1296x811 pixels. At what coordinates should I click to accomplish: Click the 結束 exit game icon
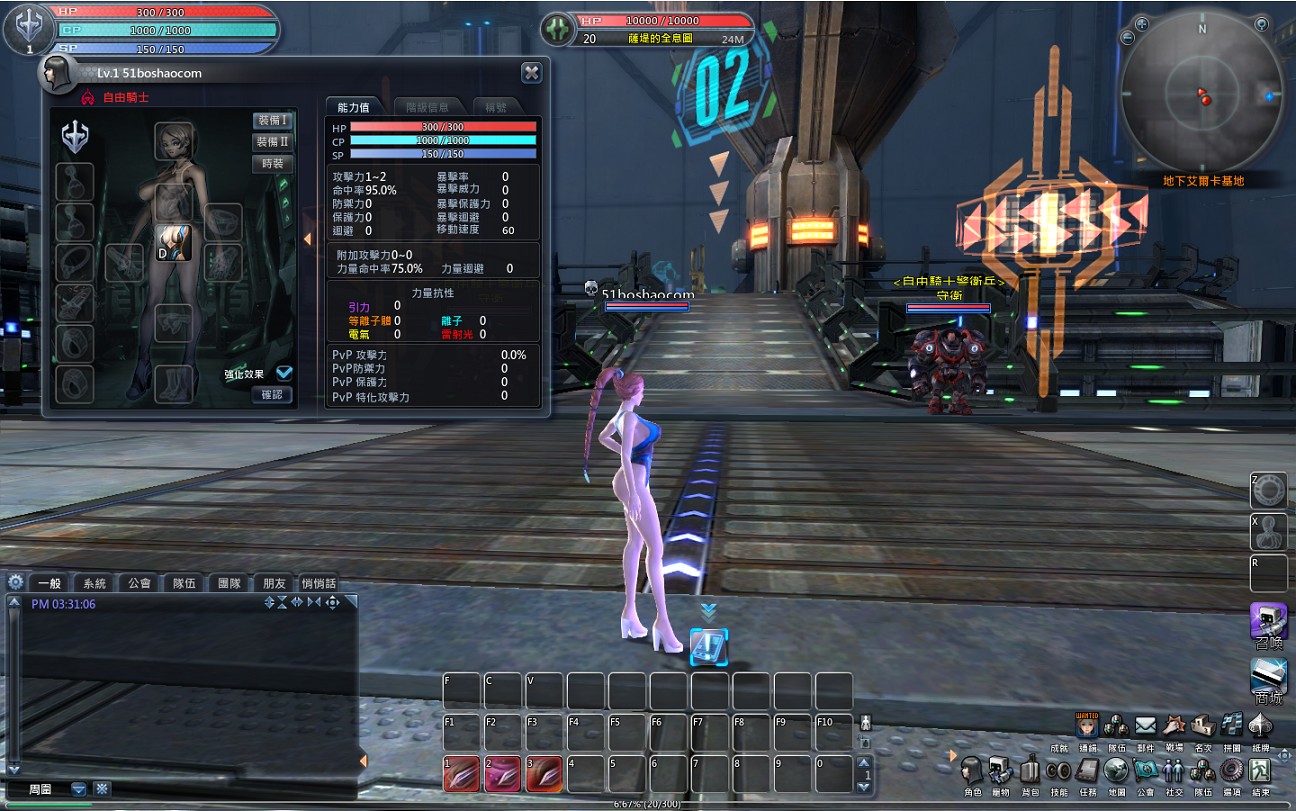pyautogui.click(x=1261, y=770)
